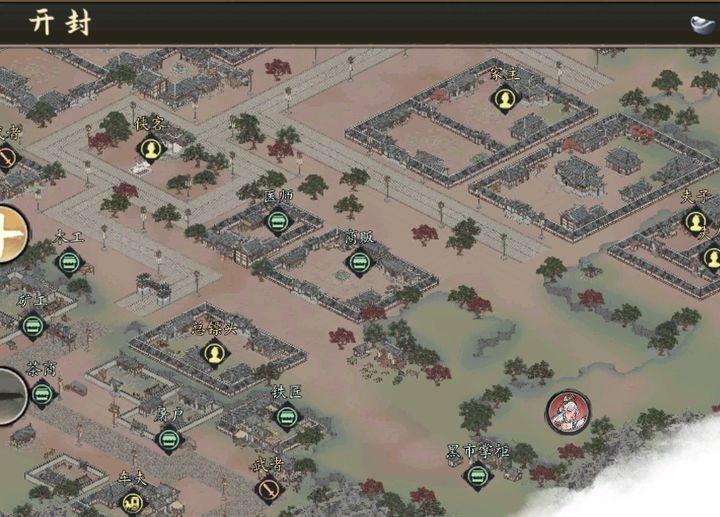The width and height of the screenshot is (720, 517).
Task: Click the red-ringed character portrait marker
Action: 568,412
